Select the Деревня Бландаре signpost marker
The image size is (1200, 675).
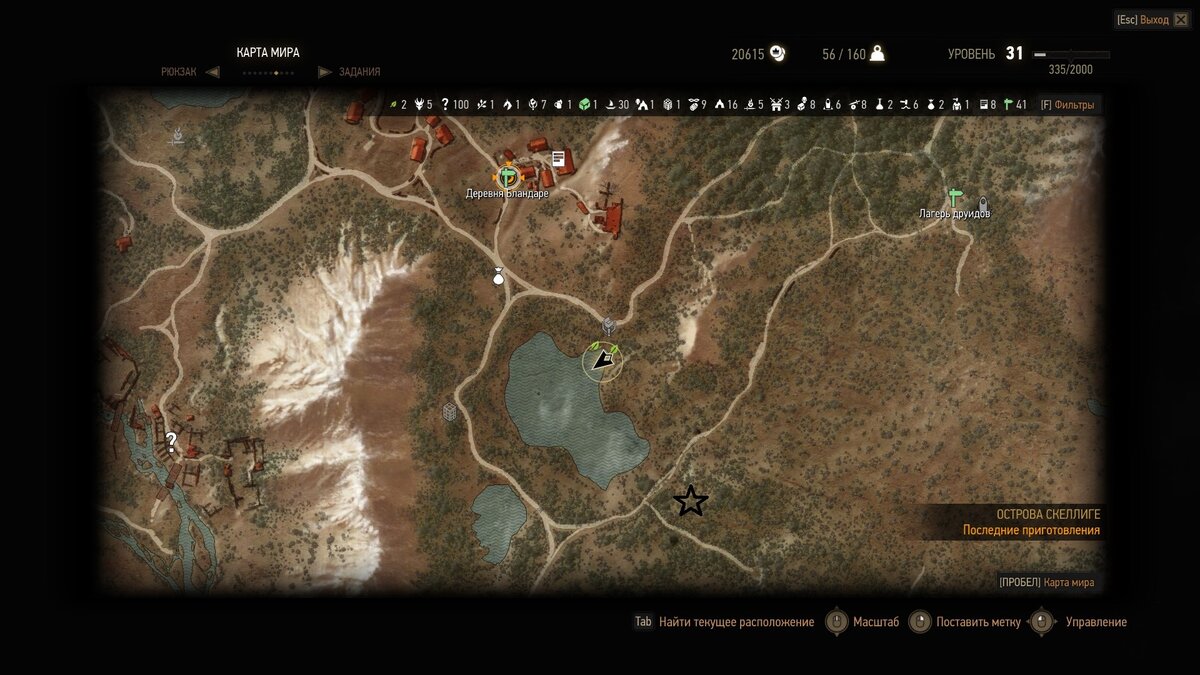tap(508, 176)
